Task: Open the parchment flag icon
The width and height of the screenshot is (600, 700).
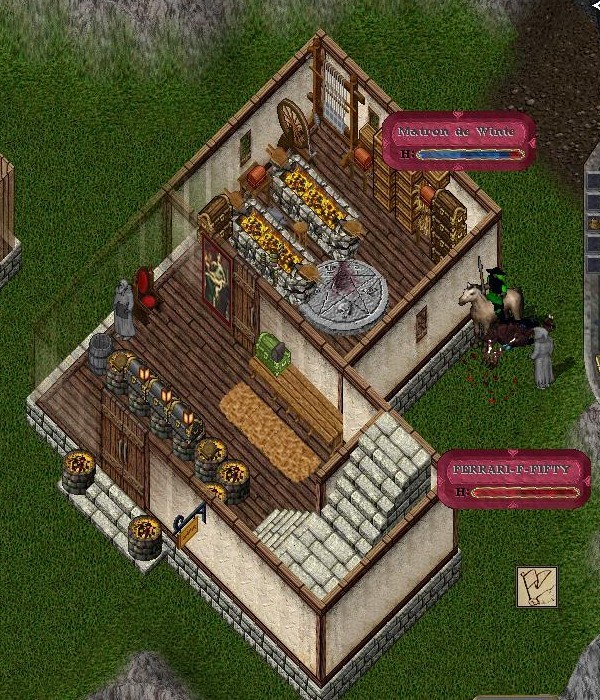Action: pyautogui.click(x=536, y=586)
